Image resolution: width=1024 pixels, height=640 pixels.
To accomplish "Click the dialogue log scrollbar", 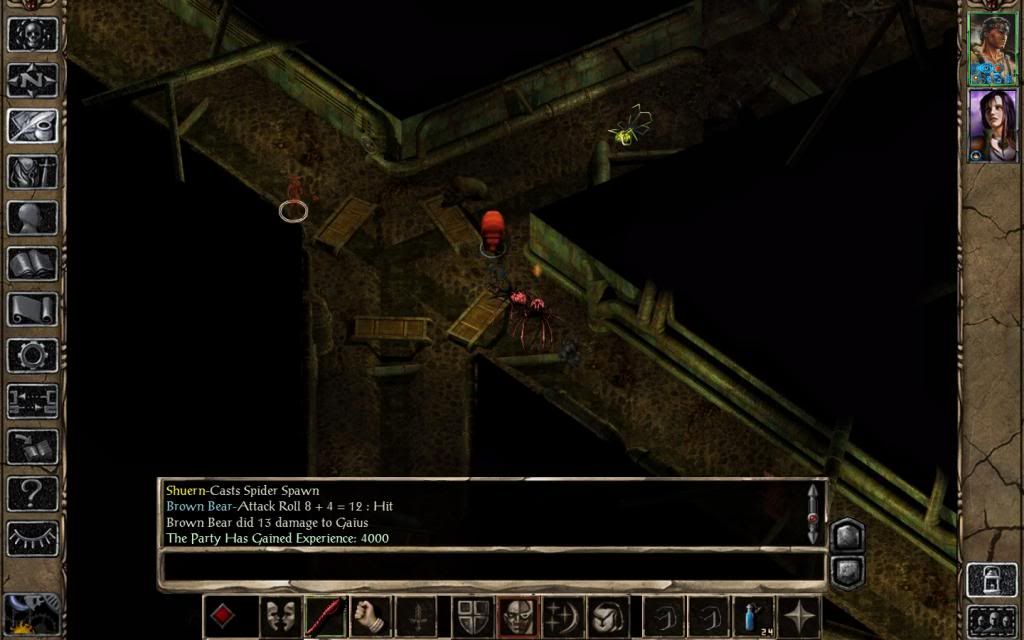I will coord(813,514).
